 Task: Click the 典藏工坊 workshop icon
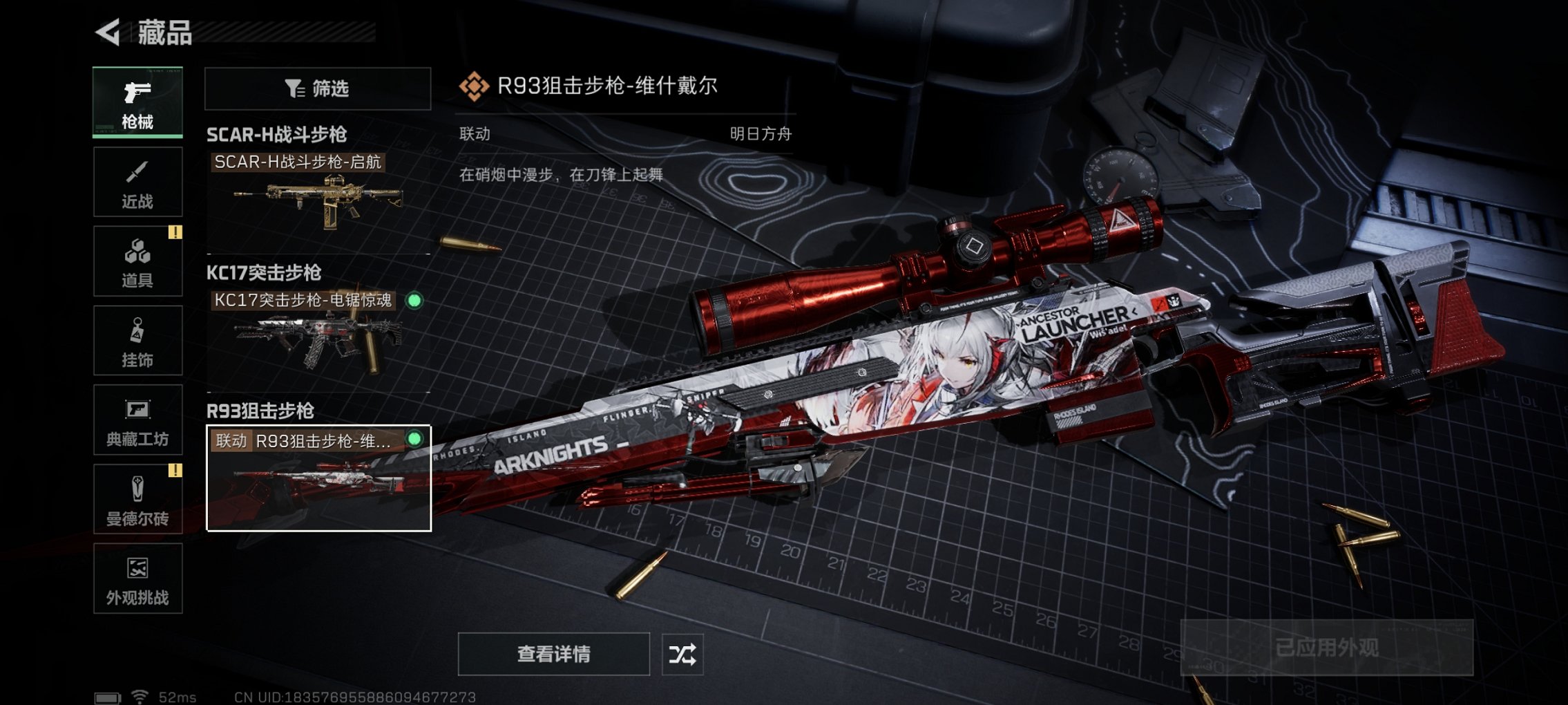tap(137, 420)
